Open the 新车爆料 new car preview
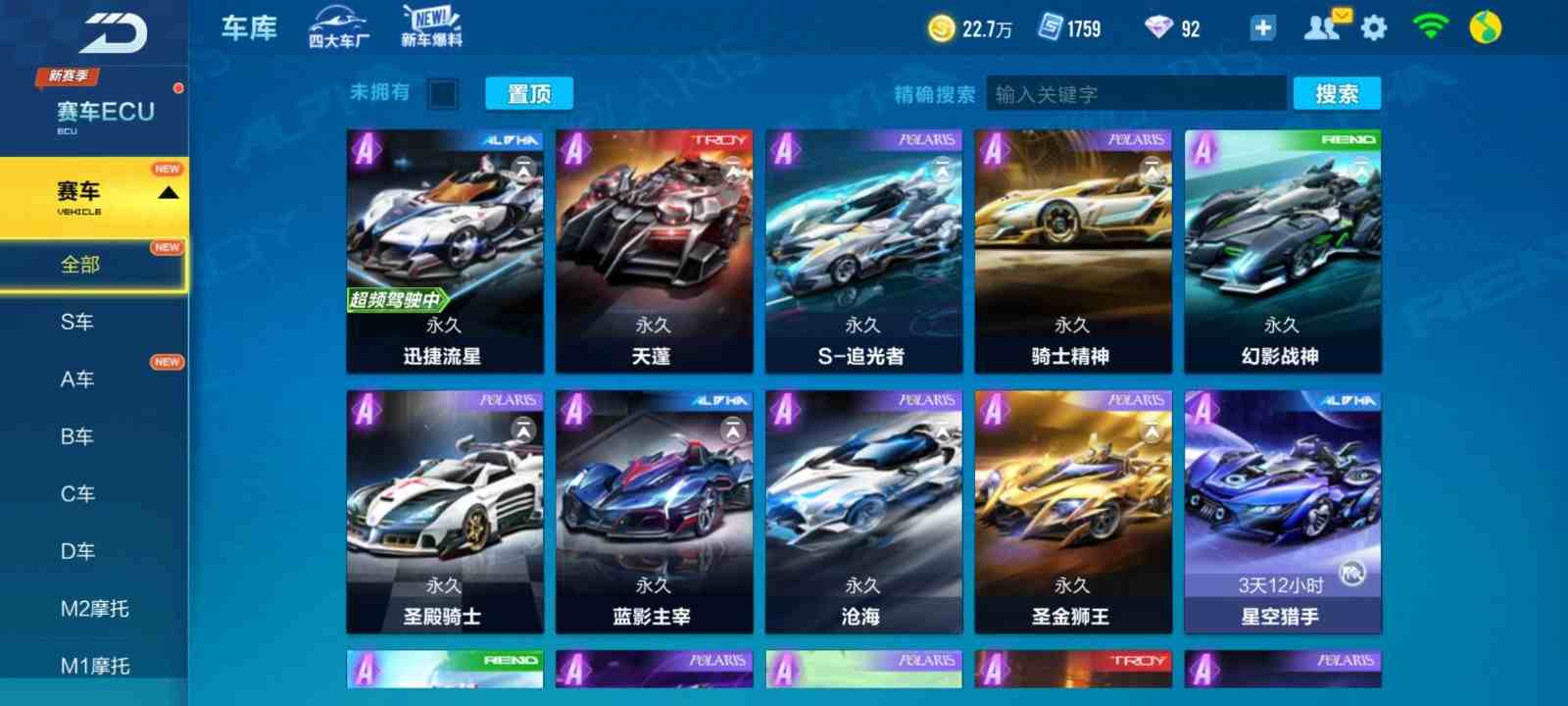The image size is (1568, 706). click(x=429, y=26)
